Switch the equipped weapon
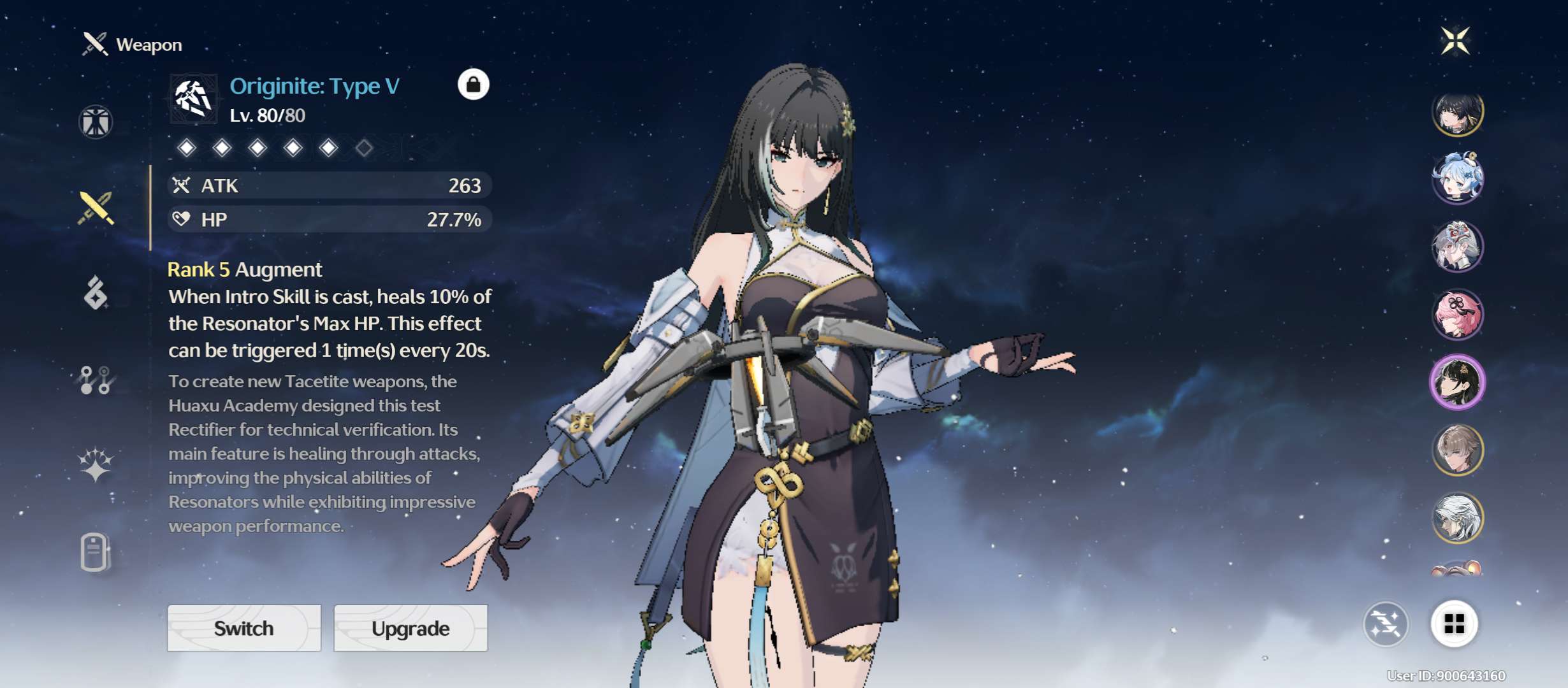This screenshot has width=1568, height=688. [x=244, y=628]
